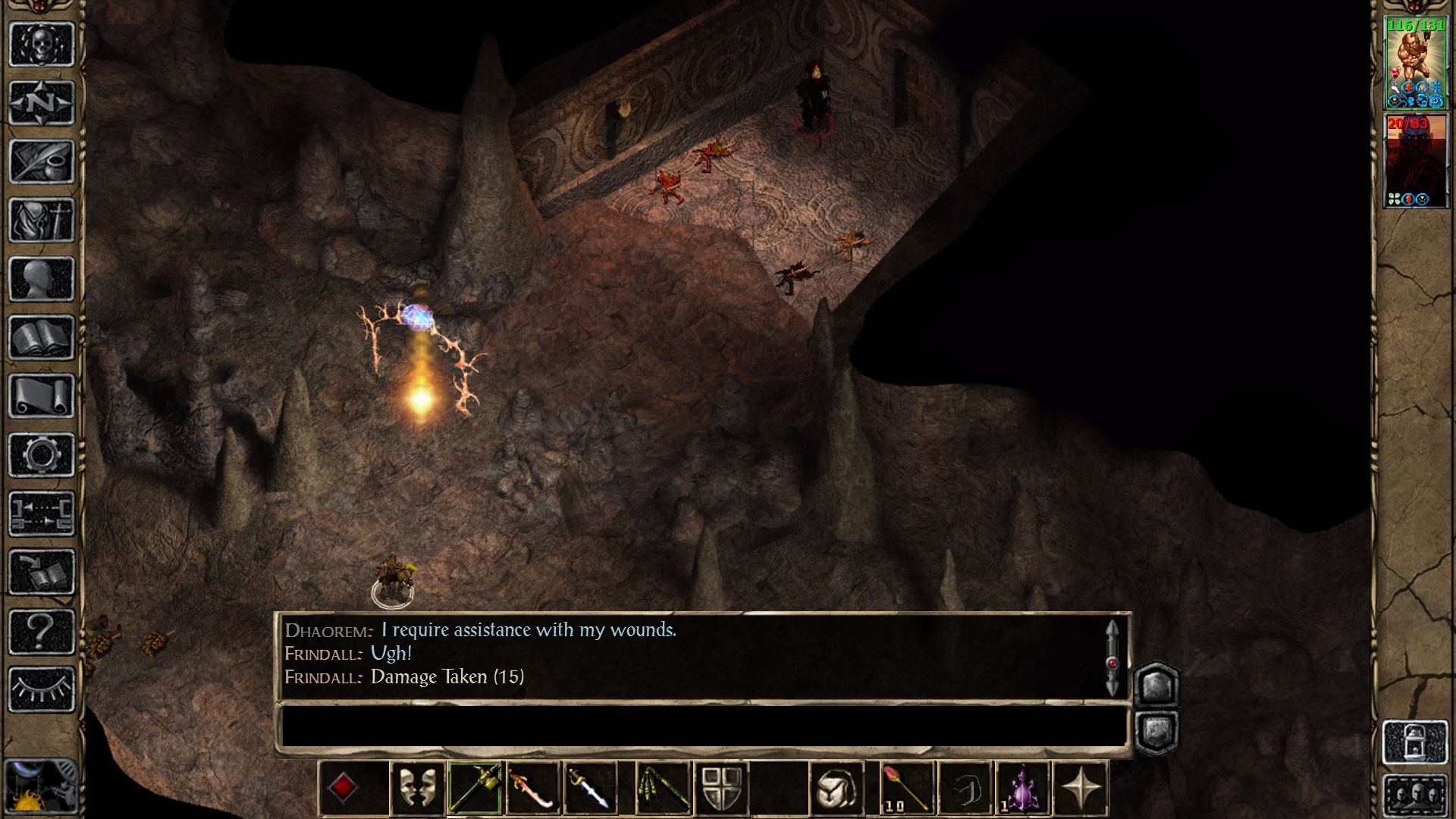Select the flail weapon slot
1456x819 pixels.
[662, 788]
